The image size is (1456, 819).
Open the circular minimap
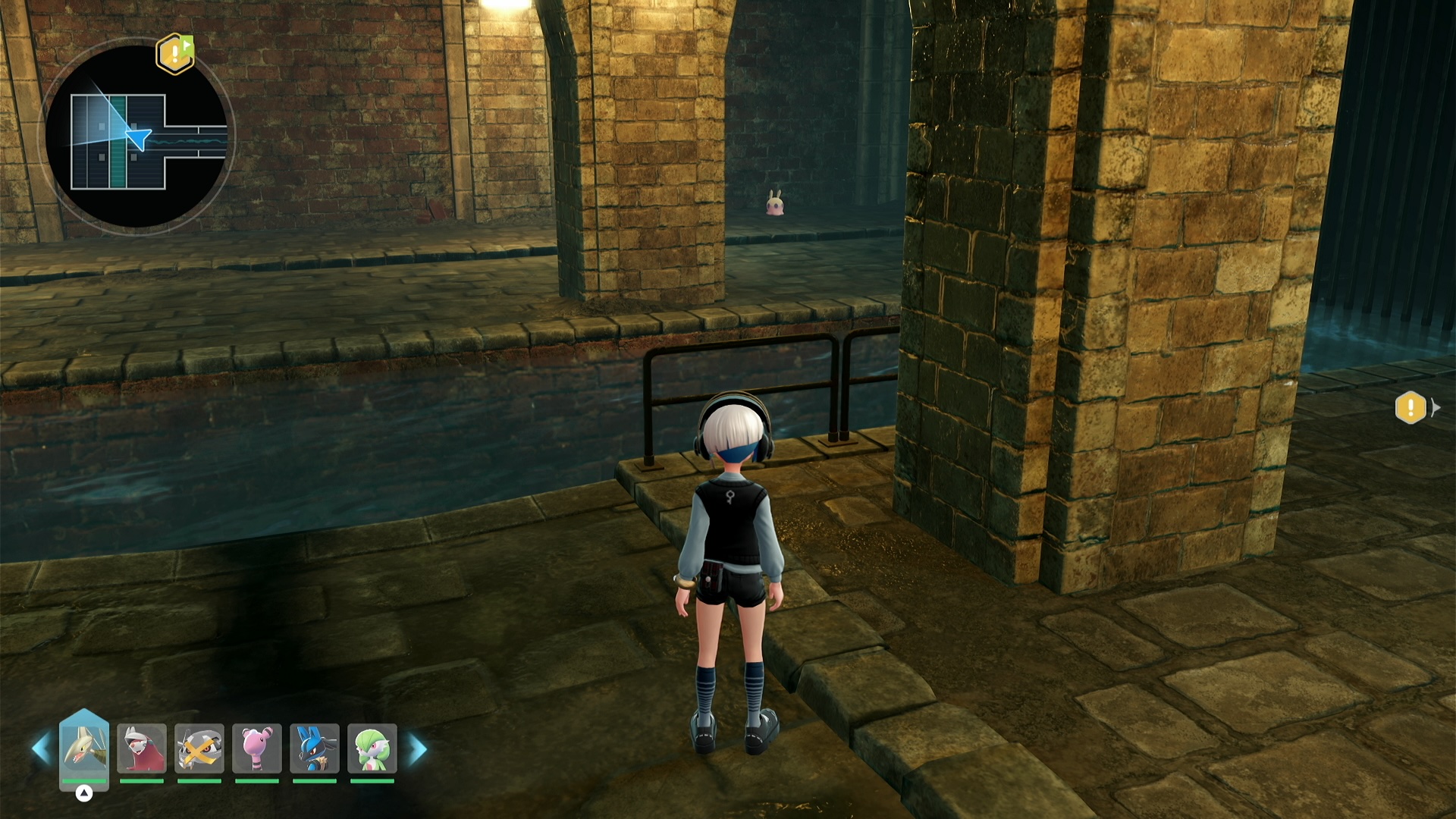(136, 137)
